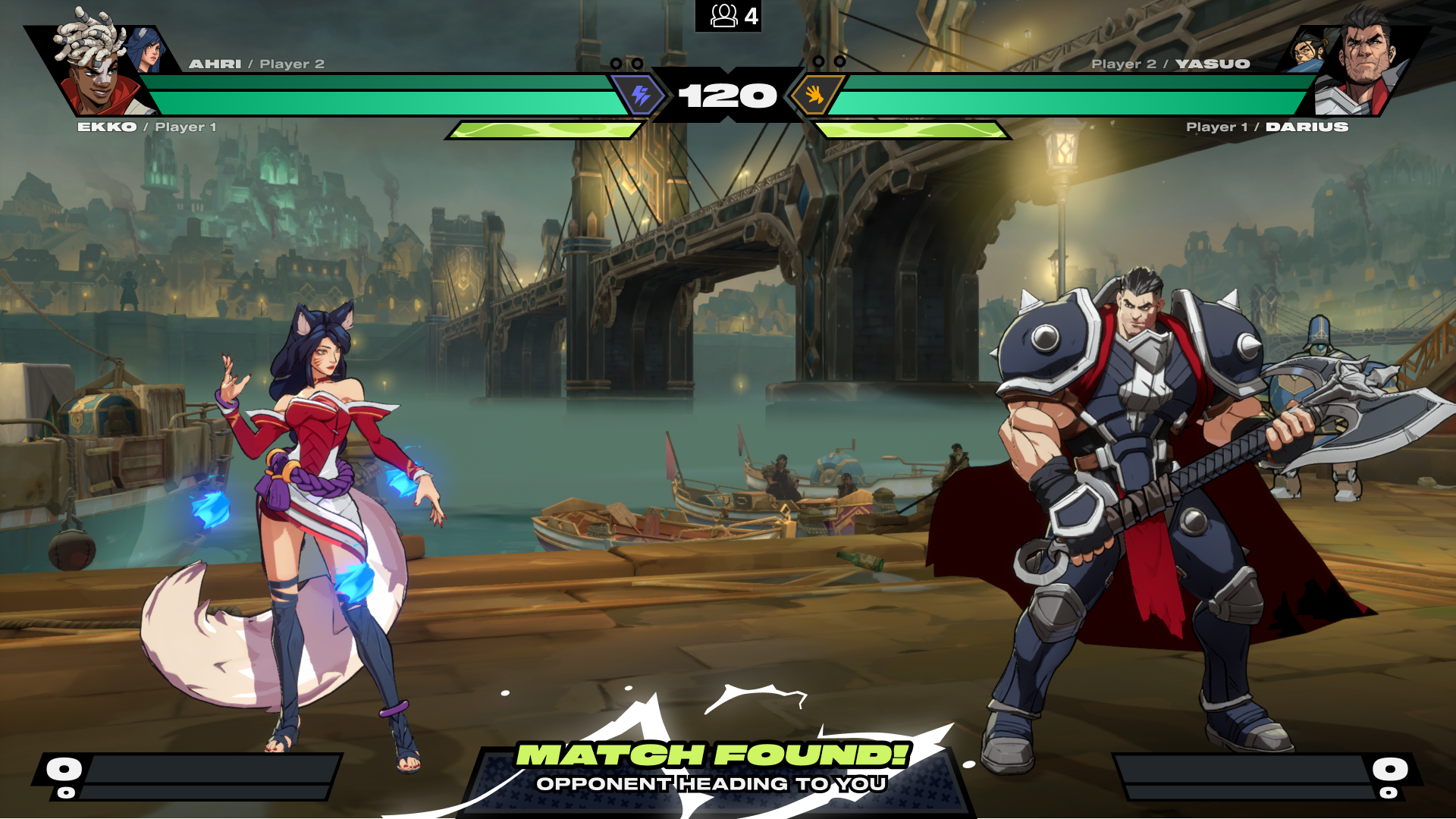
Task: Click the orange hand fuse icon
Action: coord(814,96)
